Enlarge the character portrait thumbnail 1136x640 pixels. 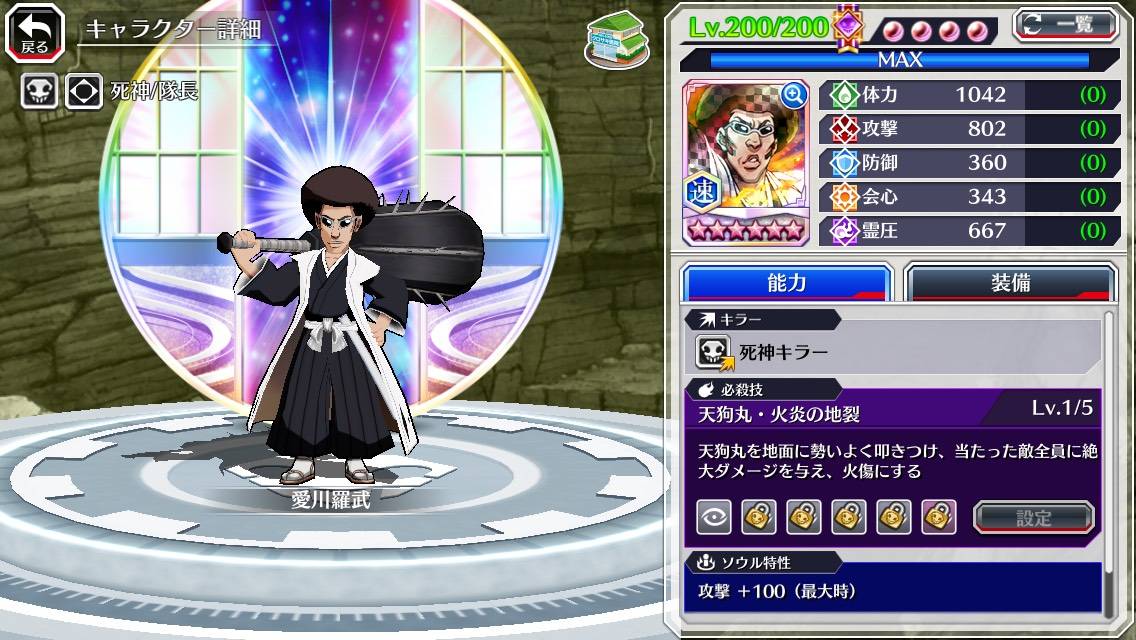tap(793, 95)
